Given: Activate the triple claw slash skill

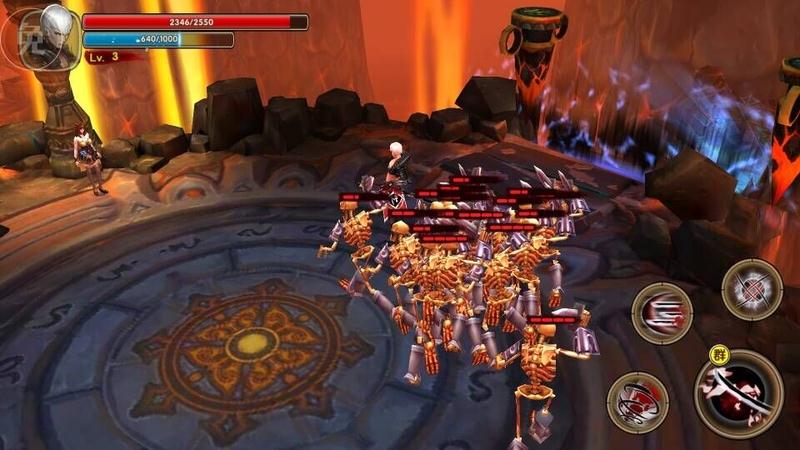Looking at the screenshot, I should (662, 313).
